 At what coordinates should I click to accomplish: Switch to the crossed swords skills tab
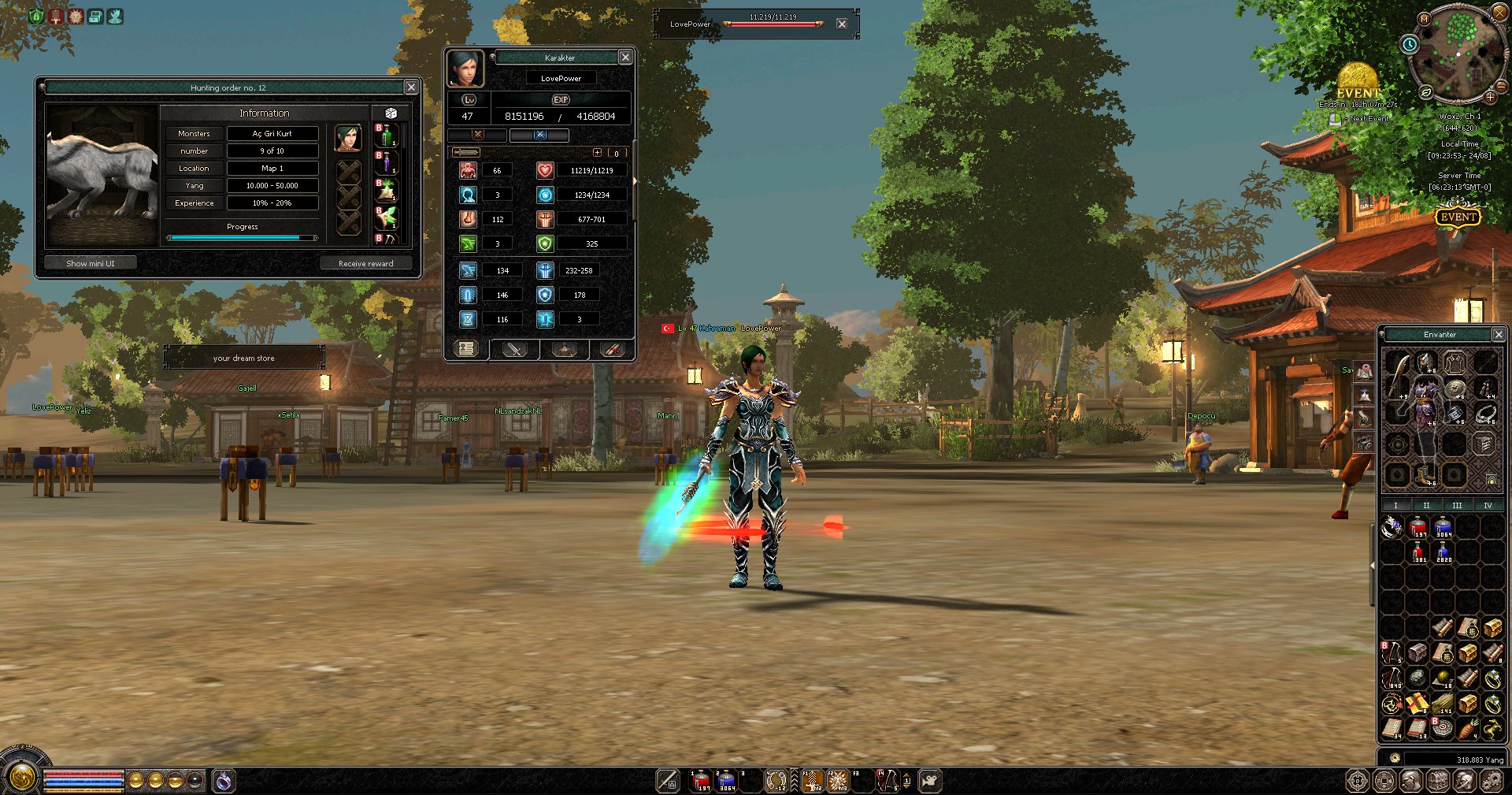(514, 349)
